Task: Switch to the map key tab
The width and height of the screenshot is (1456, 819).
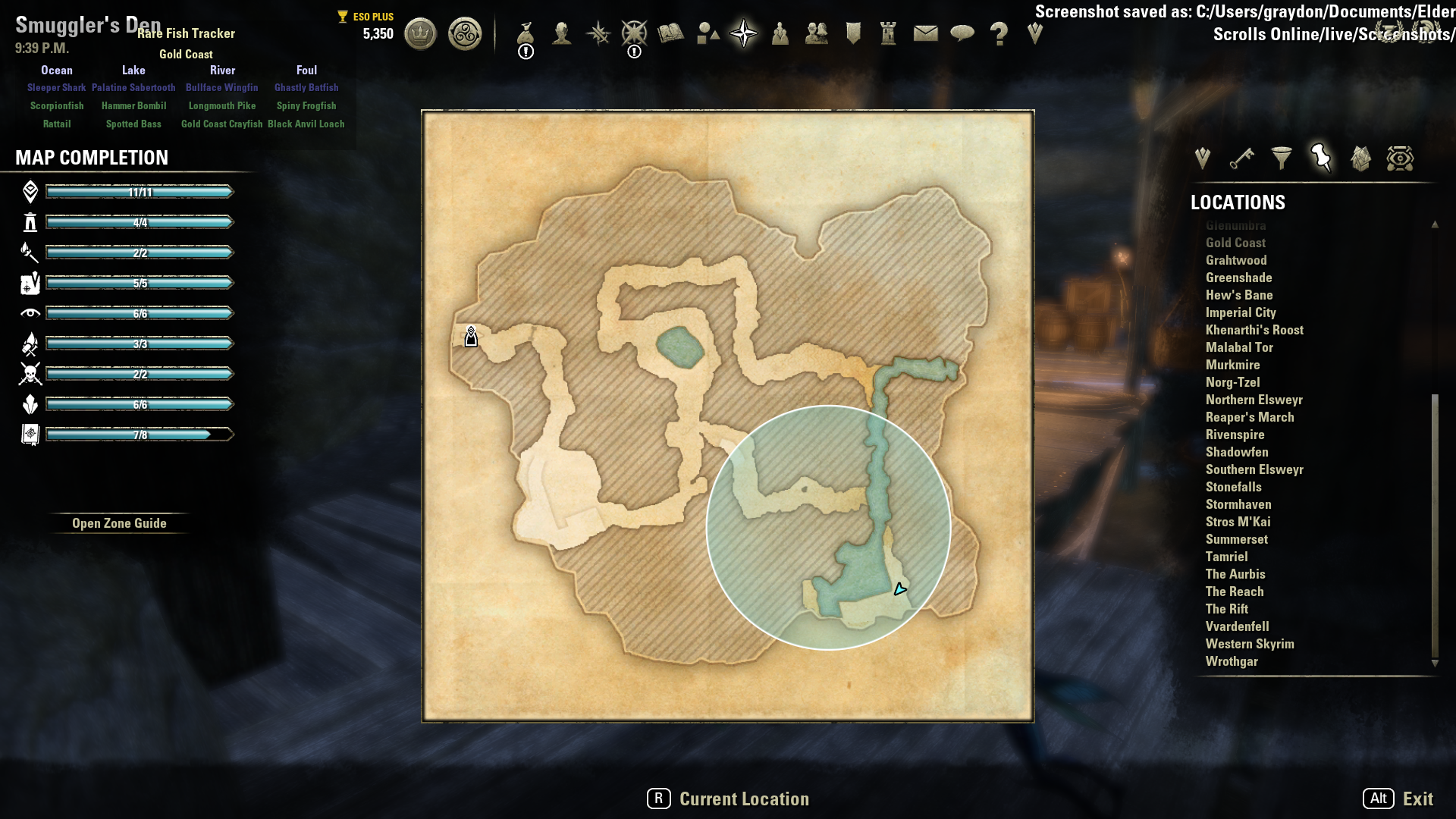Action: point(1241,158)
